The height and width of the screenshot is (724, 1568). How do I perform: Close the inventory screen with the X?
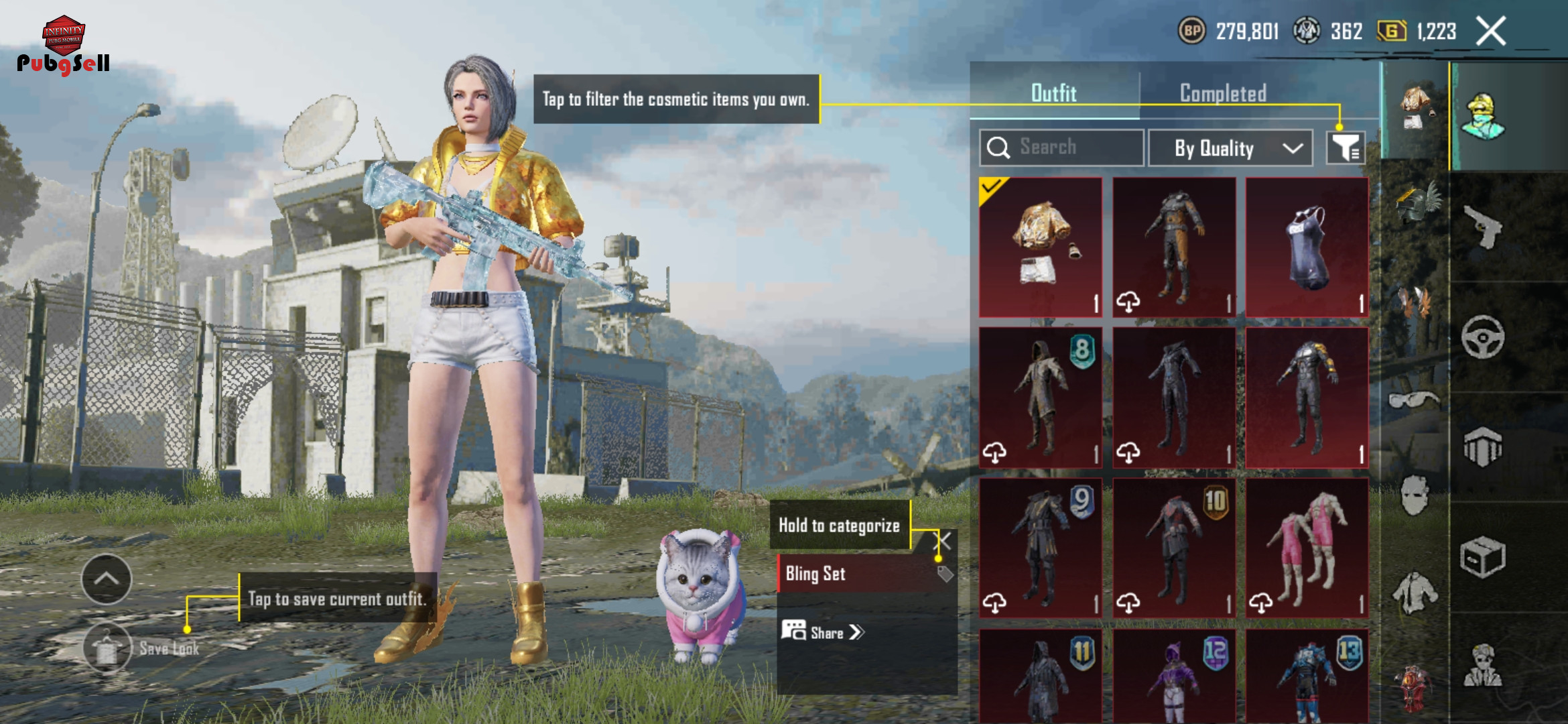coord(1491,32)
